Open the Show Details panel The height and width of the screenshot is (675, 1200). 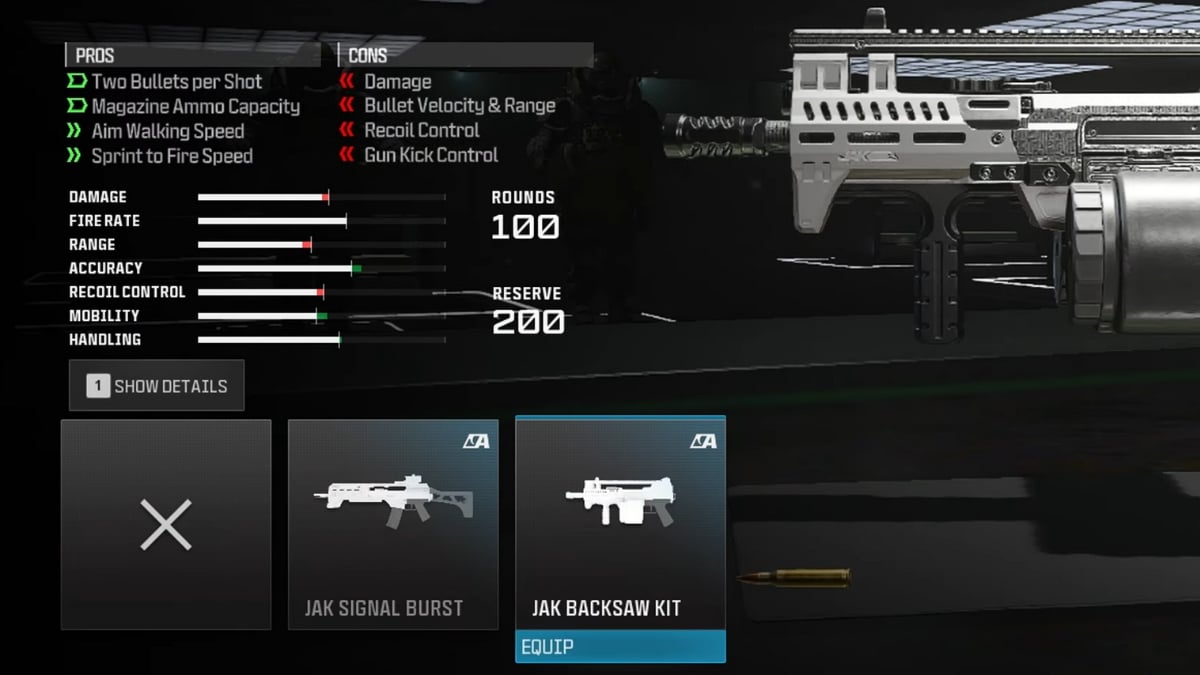(x=157, y=386)
